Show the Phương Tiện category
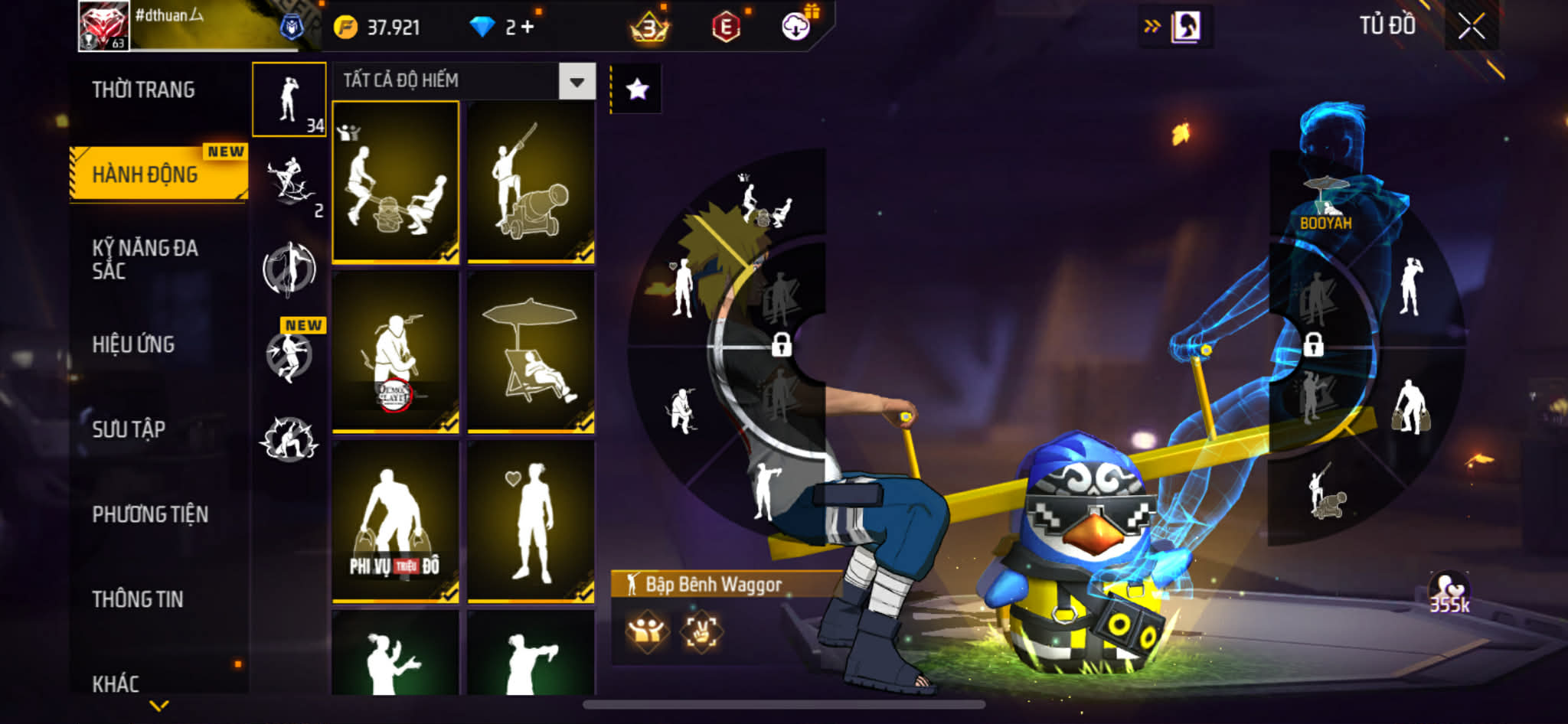Screen dimensions: 1568x724 coord(150,514)
